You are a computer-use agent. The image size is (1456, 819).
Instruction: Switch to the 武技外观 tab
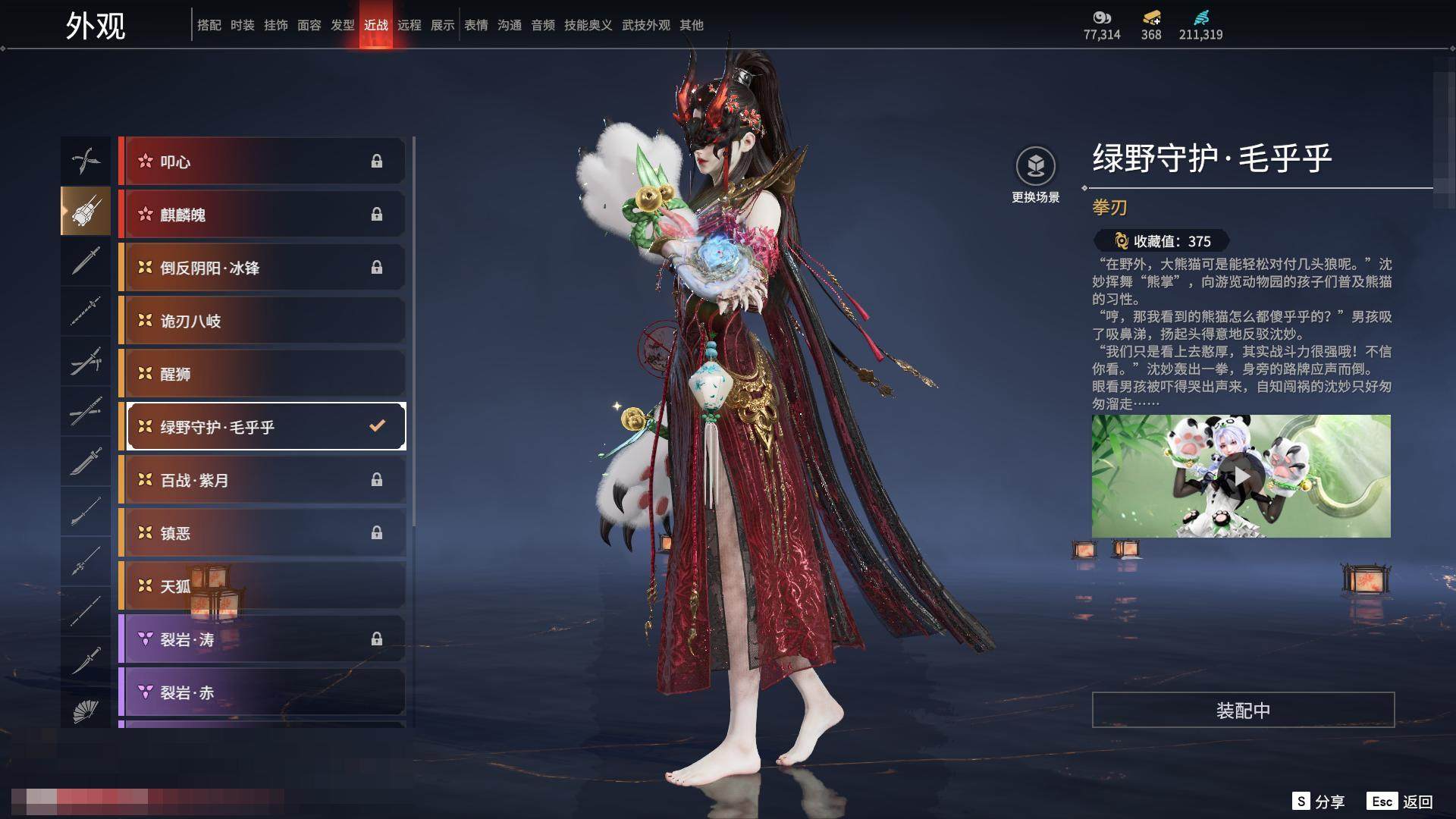[645, 25]
